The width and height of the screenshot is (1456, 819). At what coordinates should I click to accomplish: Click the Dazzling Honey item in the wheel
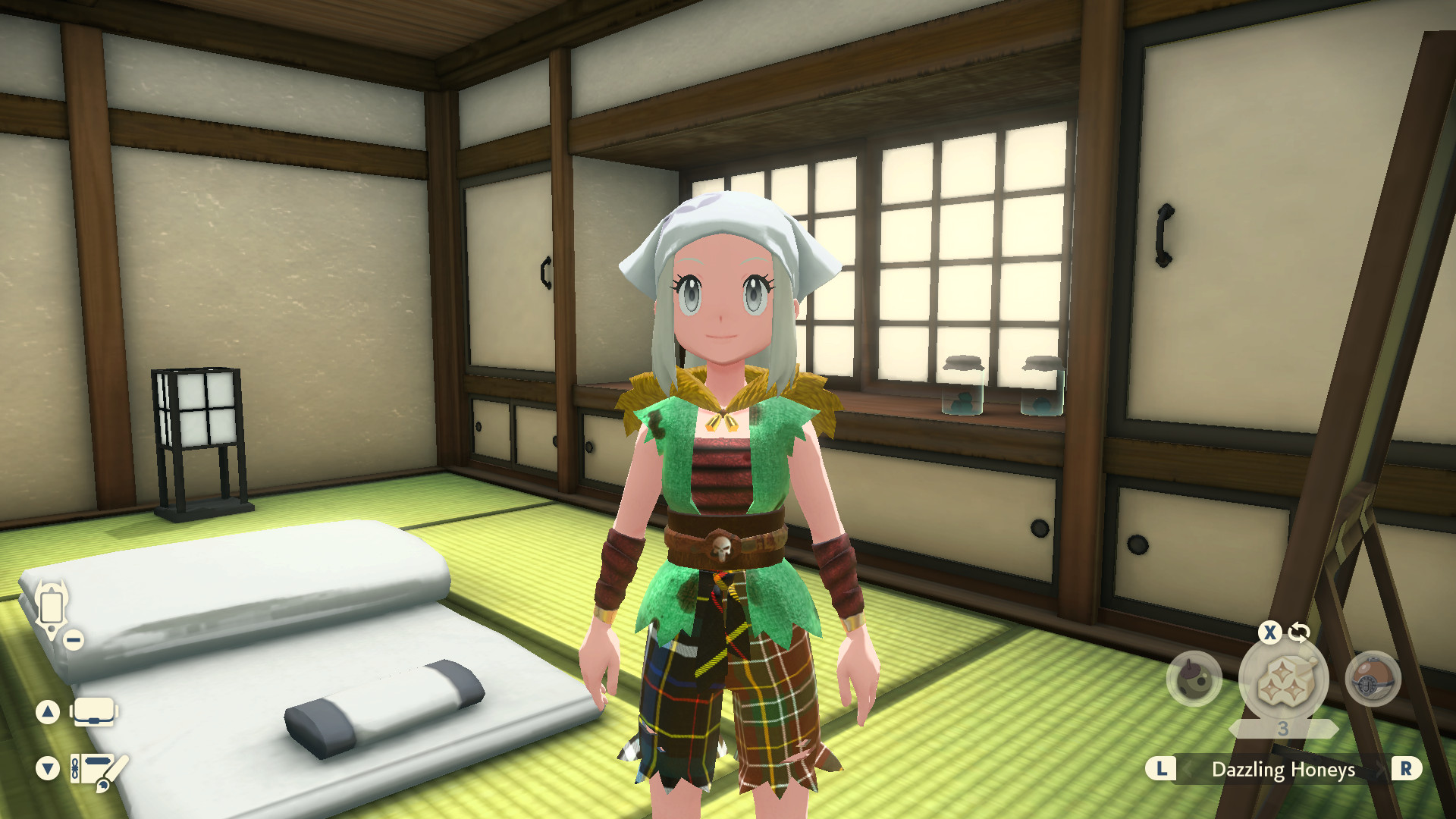1285,679
